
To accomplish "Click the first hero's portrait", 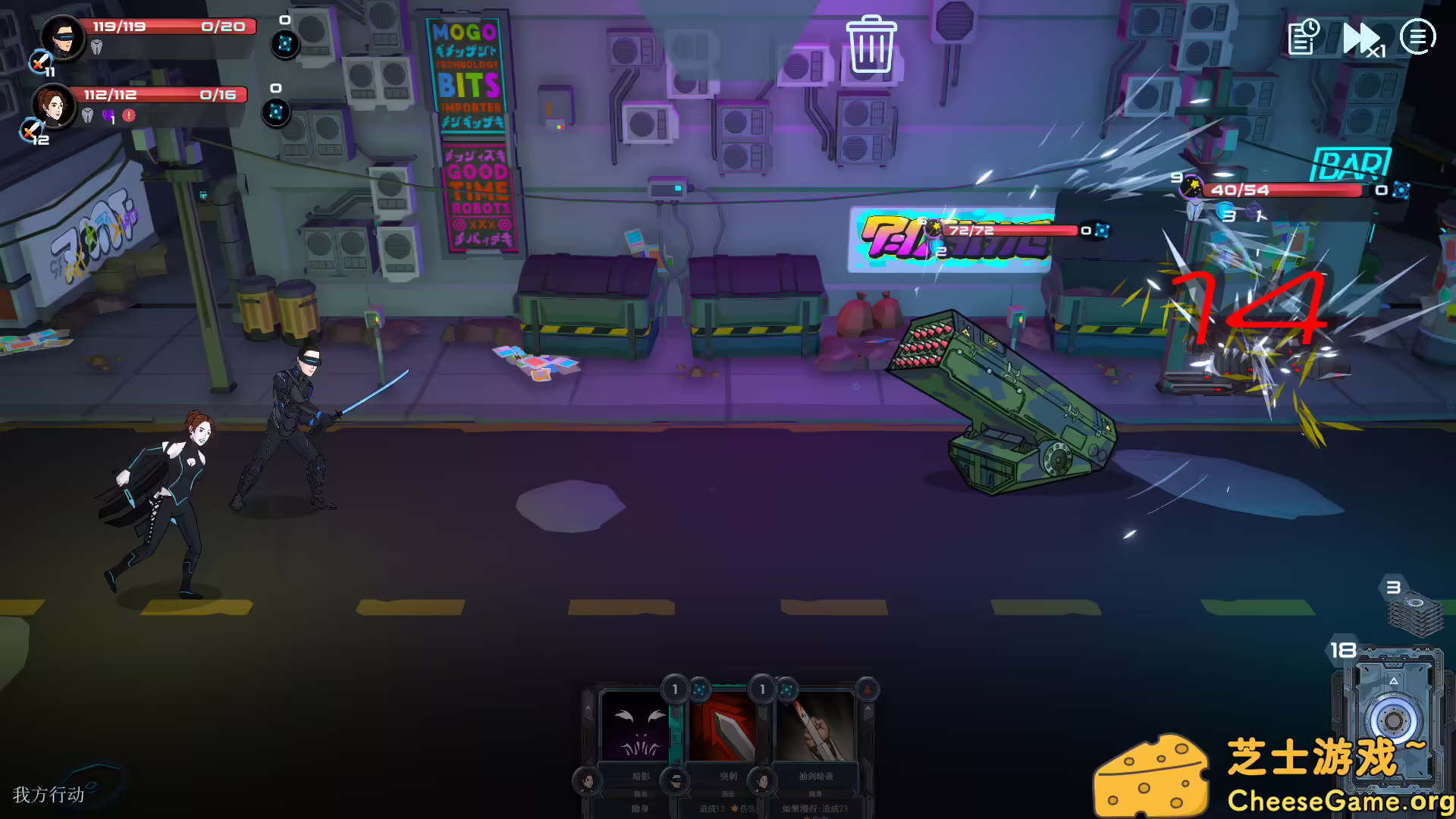I will [x=62, y=36].
